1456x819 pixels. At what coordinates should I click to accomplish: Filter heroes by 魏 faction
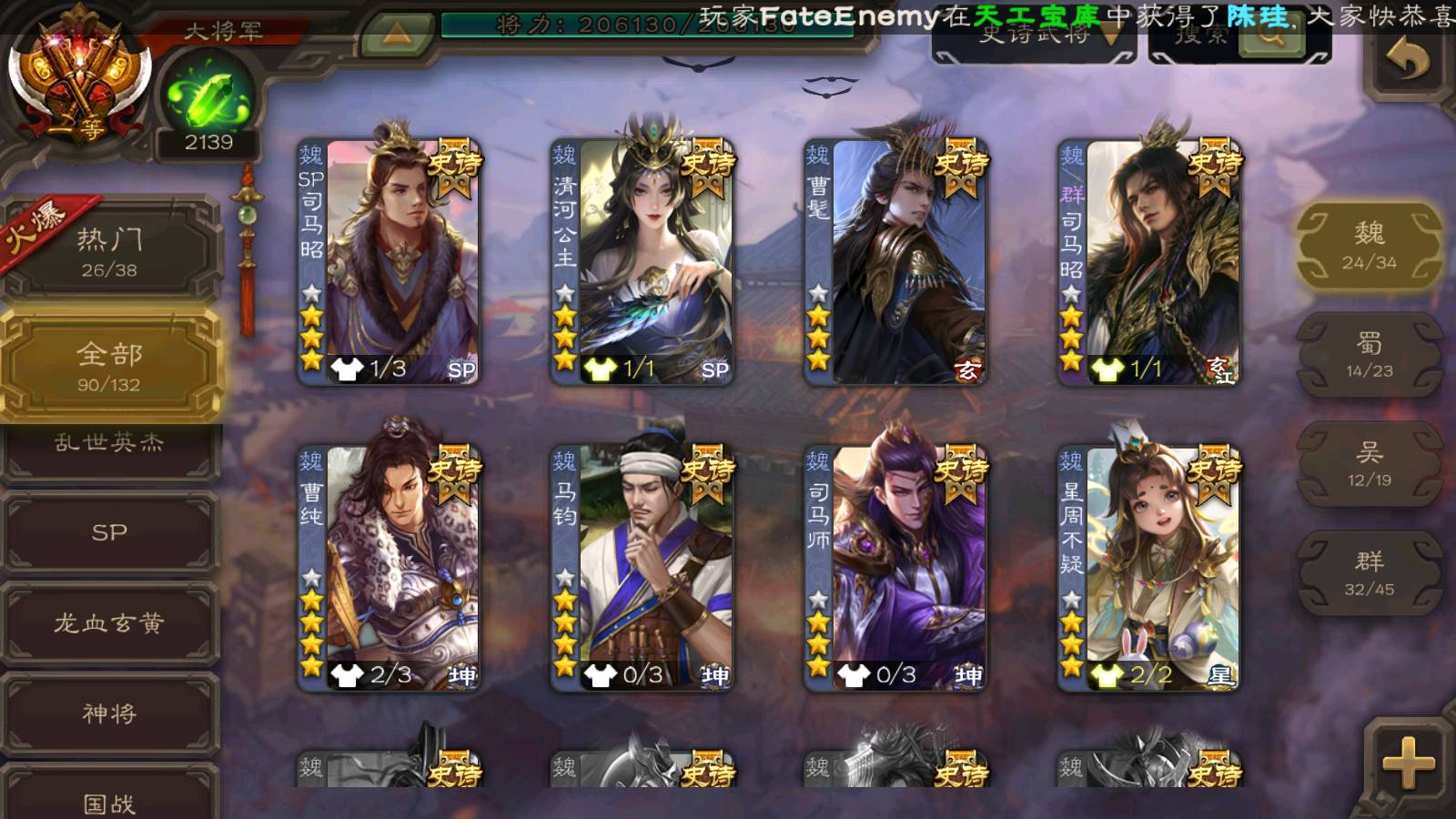(x=1369, y=246)
